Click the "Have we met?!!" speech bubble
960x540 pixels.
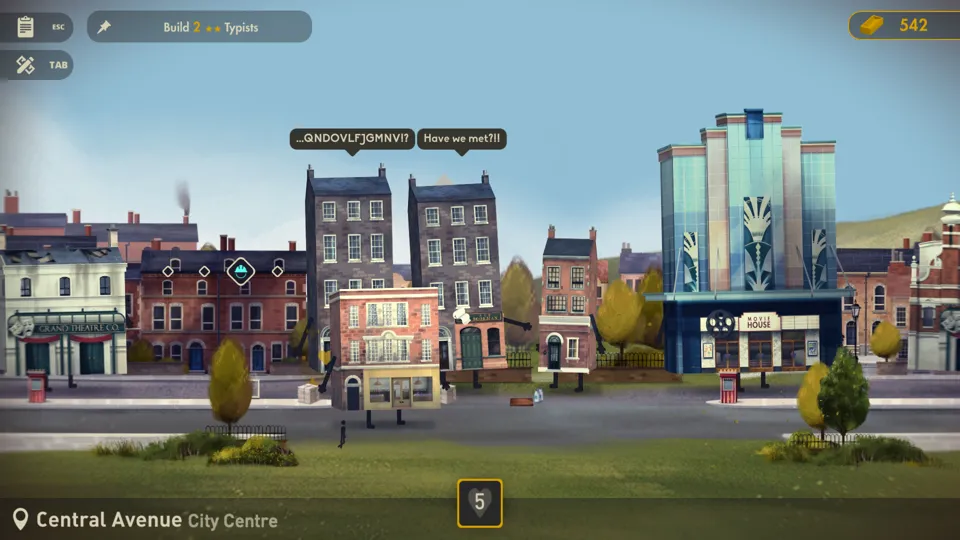461,139
